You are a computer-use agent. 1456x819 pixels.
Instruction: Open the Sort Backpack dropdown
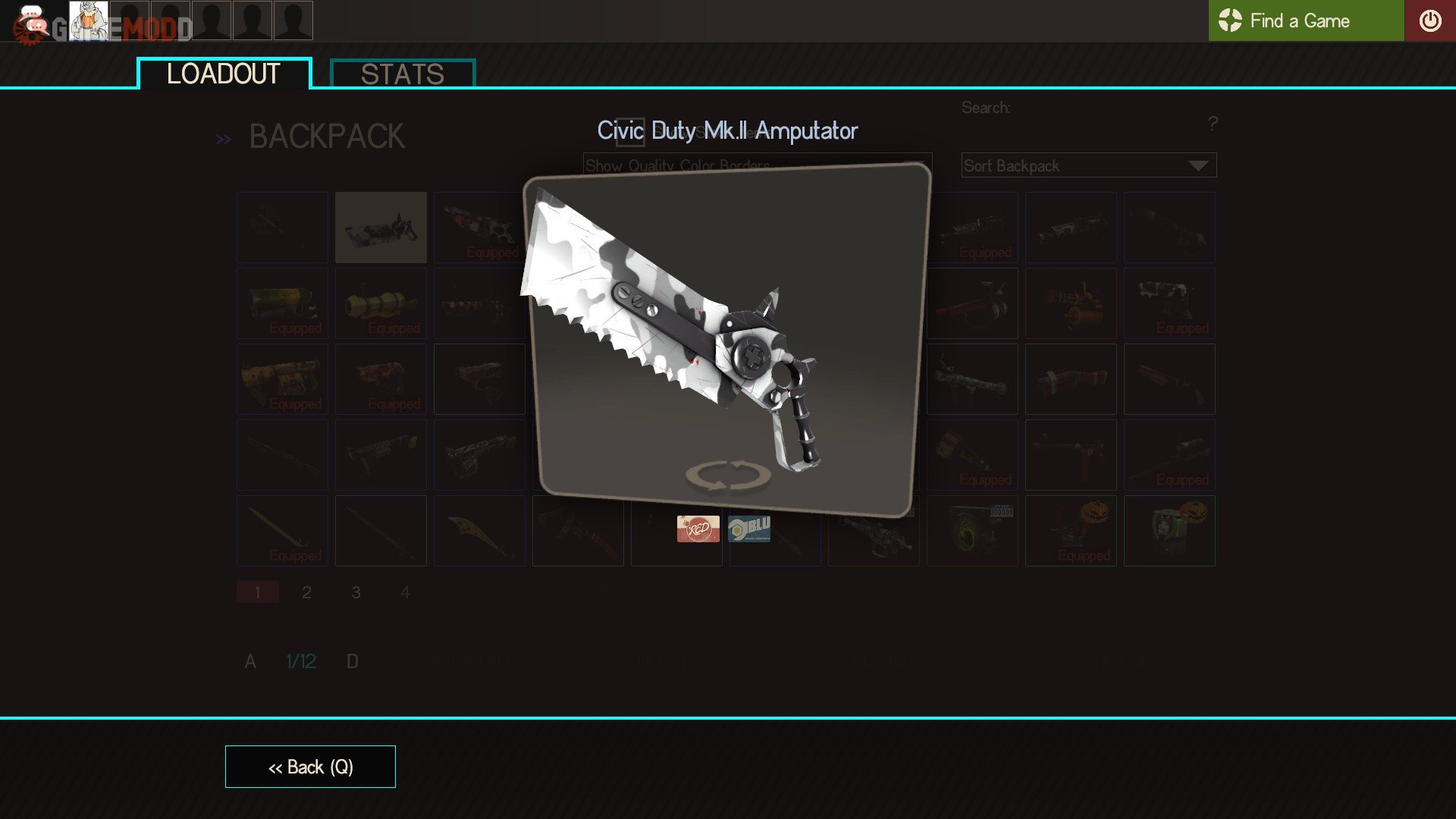coord(1088,165)
